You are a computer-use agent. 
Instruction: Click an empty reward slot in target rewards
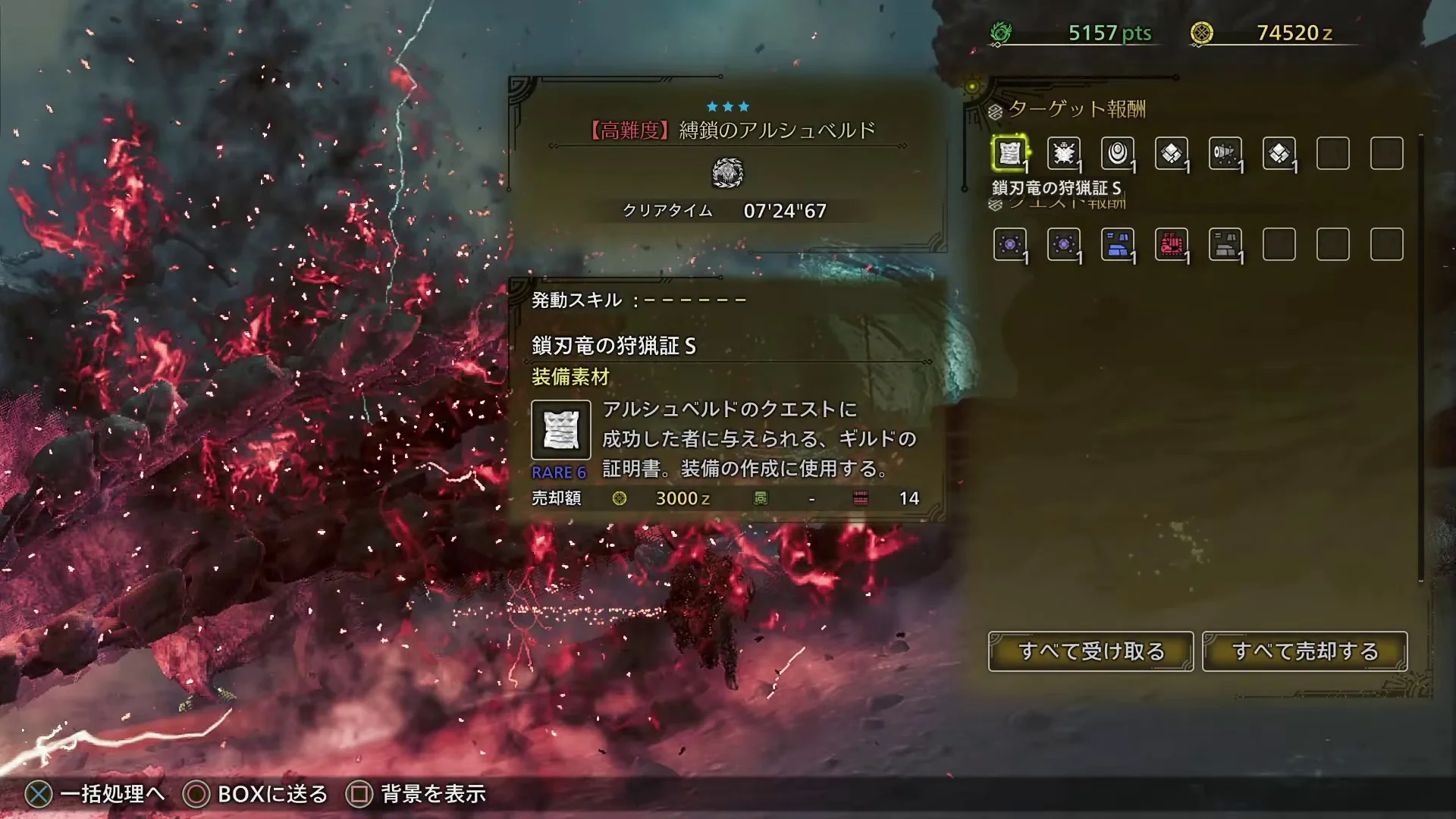click(x=1333, y=154)
